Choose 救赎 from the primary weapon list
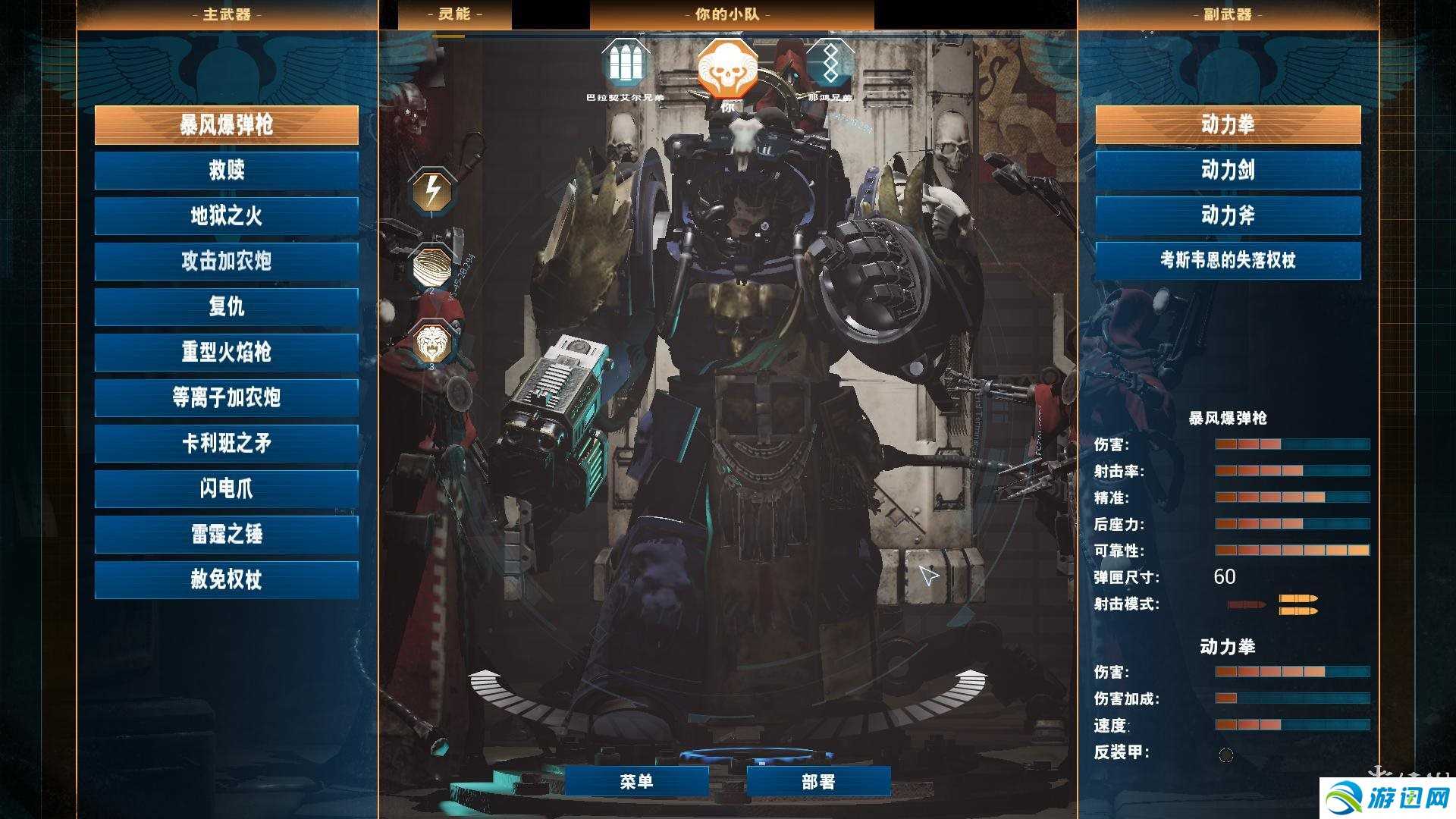This screenshot has width=1456, height=819. [x=226, y=171]
